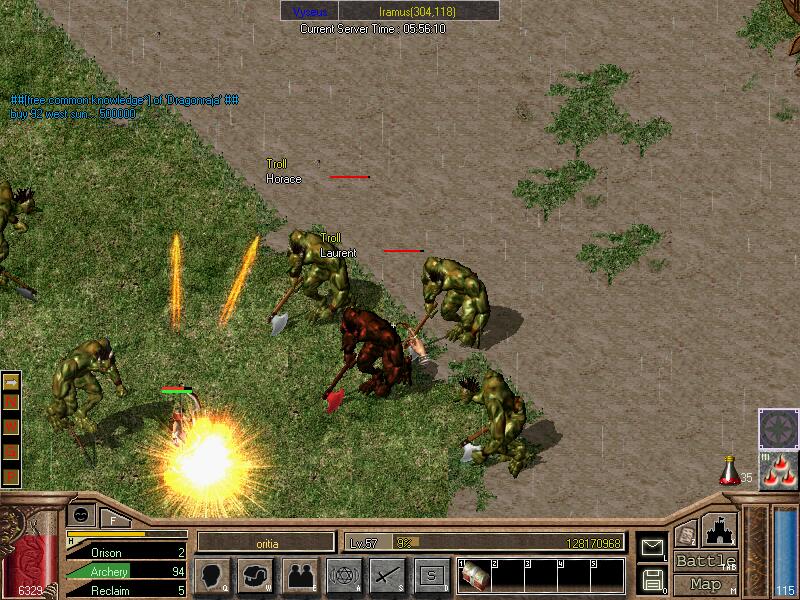The height and width of the screenshot is (600, 800).
Task: Toggle the Battle mode button
Action: pyautogui.click(x=705, y=561)
